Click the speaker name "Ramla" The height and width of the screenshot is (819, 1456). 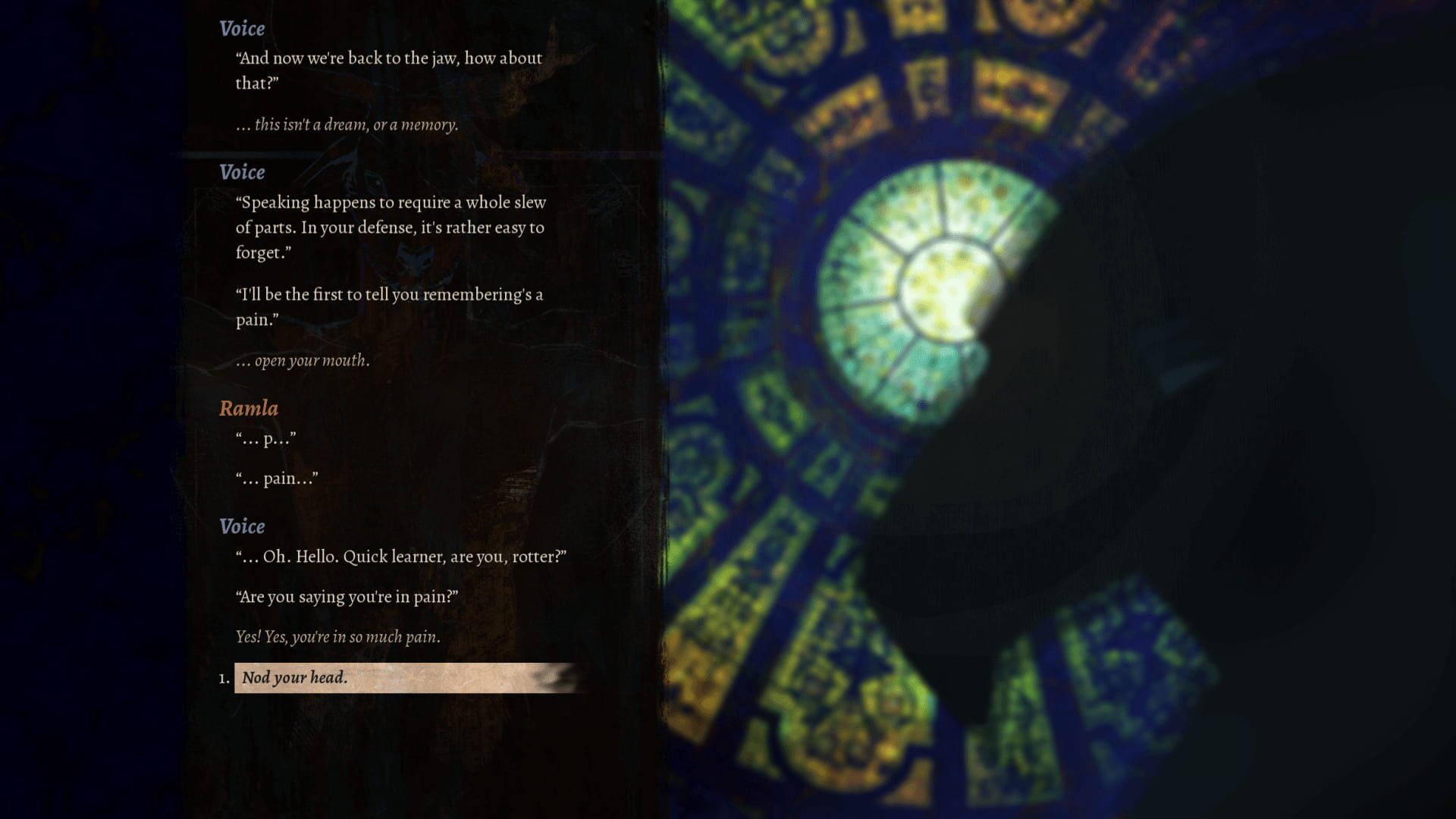coord(248,408)
